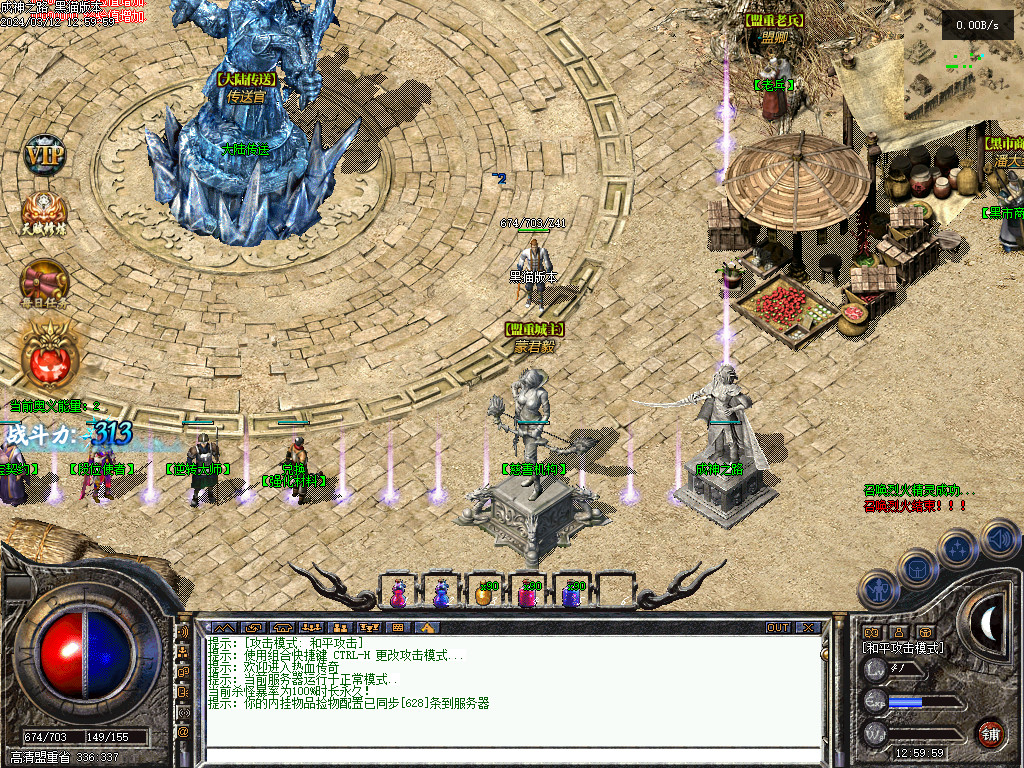This screenshot has width=1024, height=768.
Task: Click the keyboard-grid chat toolbar button
Action: tap(398, 627)
